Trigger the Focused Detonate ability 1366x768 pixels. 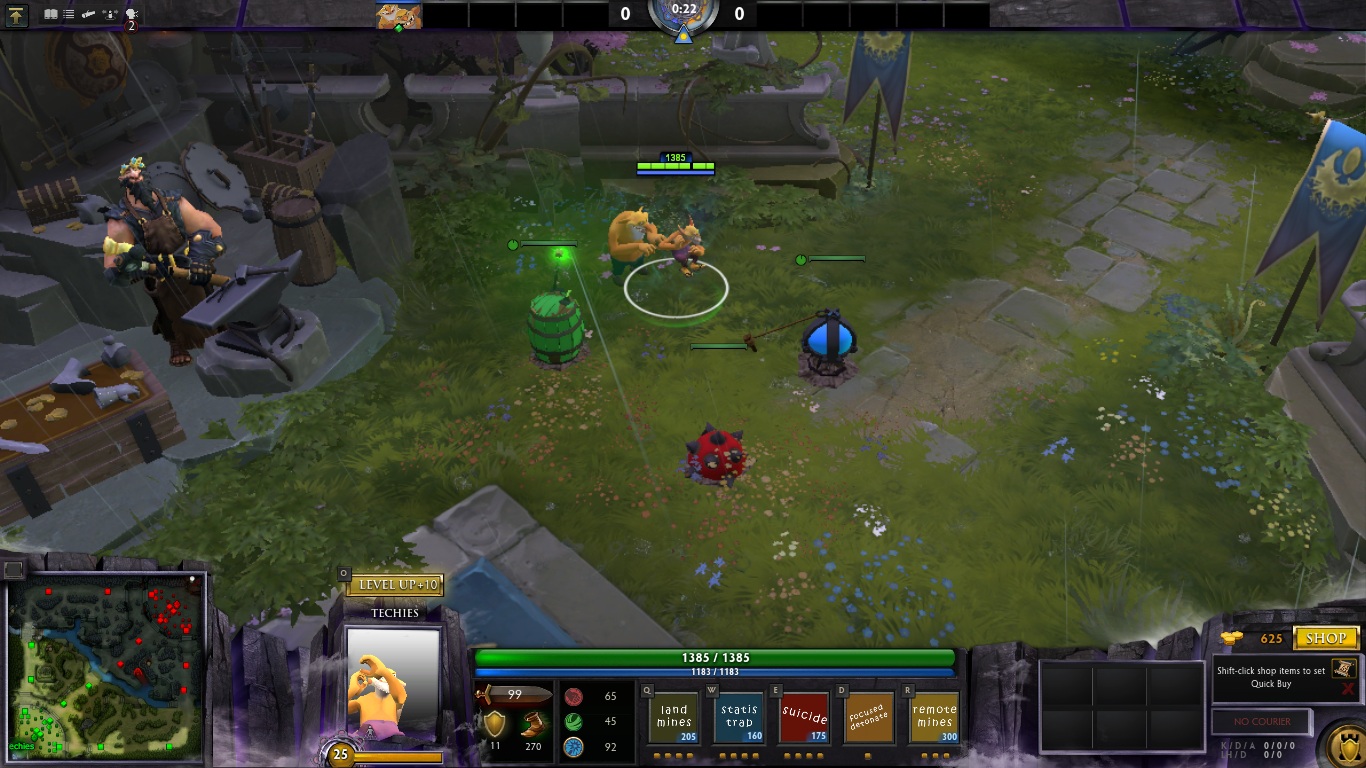point(868,716)
